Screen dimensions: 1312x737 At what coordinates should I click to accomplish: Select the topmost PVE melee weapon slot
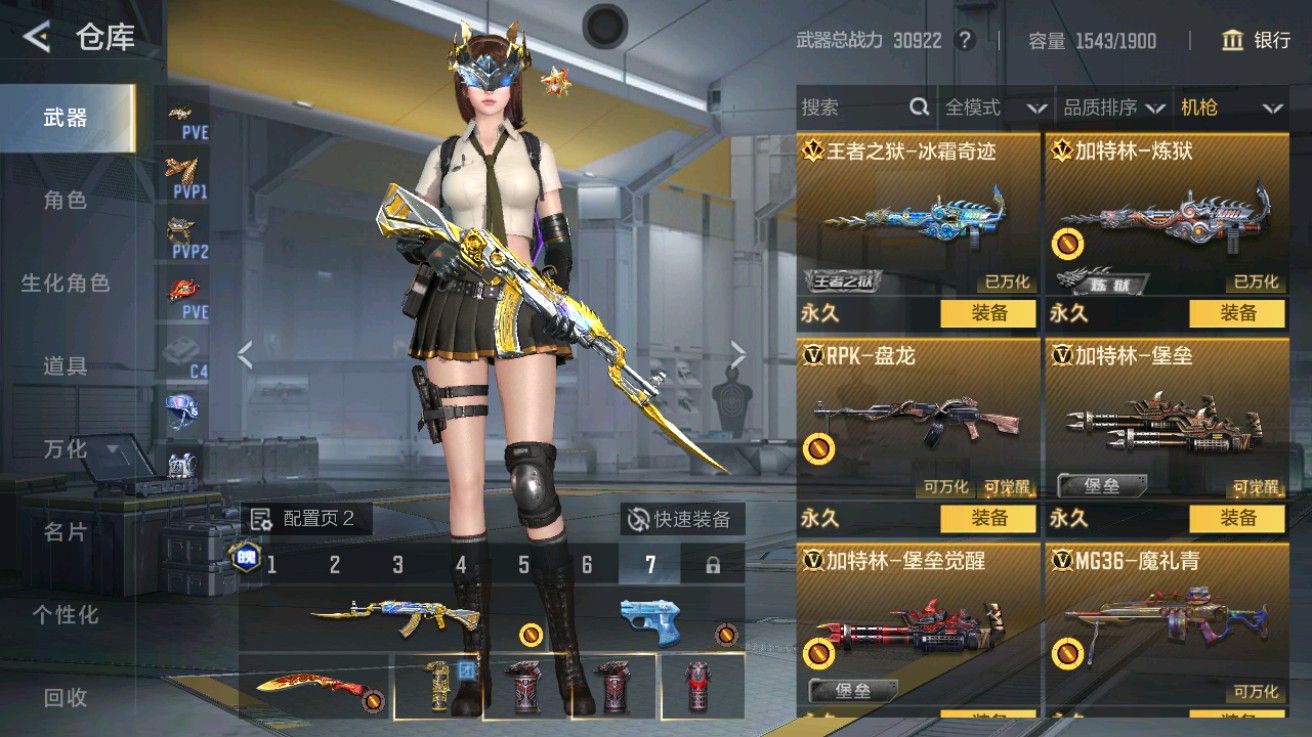[x=181, y=120]
